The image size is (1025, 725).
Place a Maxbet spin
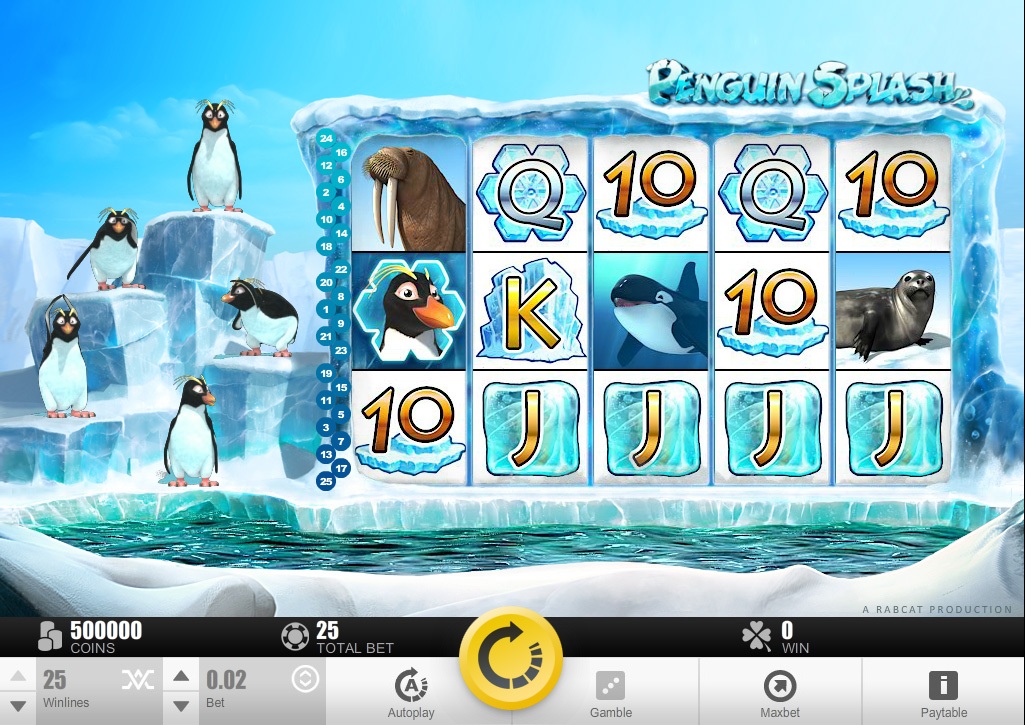click(779, 691)
